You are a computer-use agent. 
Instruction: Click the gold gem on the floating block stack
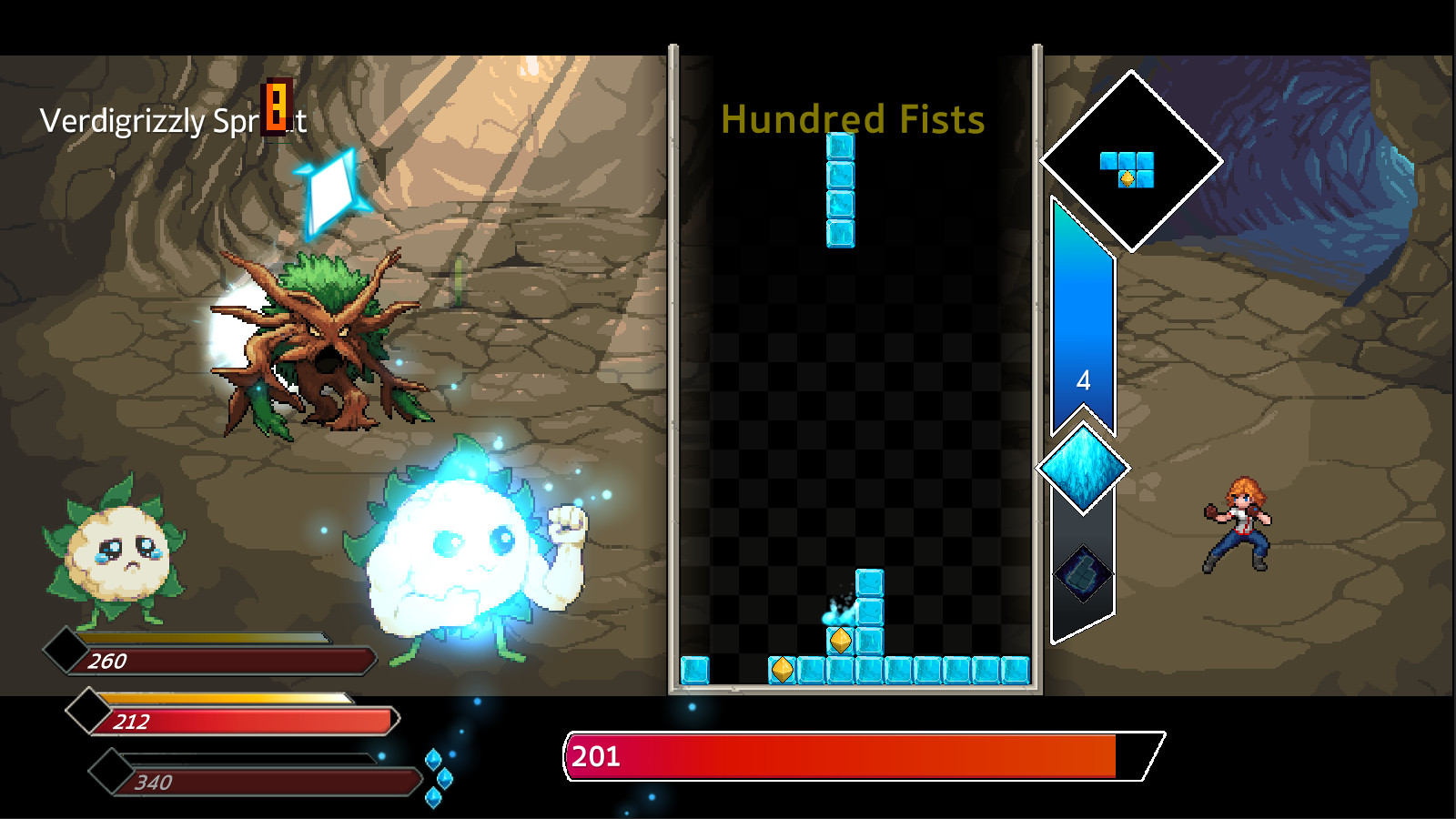tap(840, 638)
